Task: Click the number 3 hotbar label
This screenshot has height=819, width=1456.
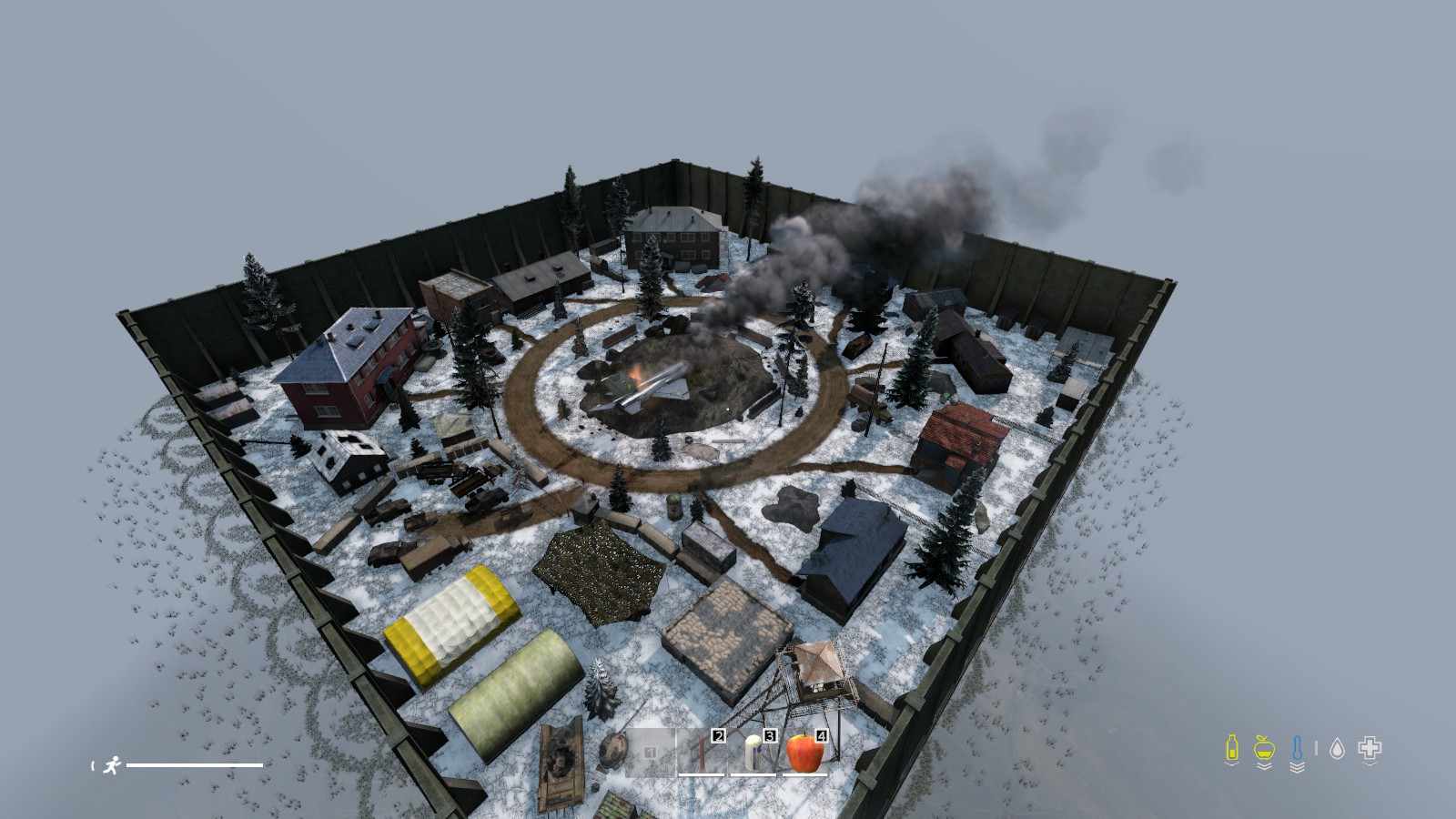Action: point(770,737)
